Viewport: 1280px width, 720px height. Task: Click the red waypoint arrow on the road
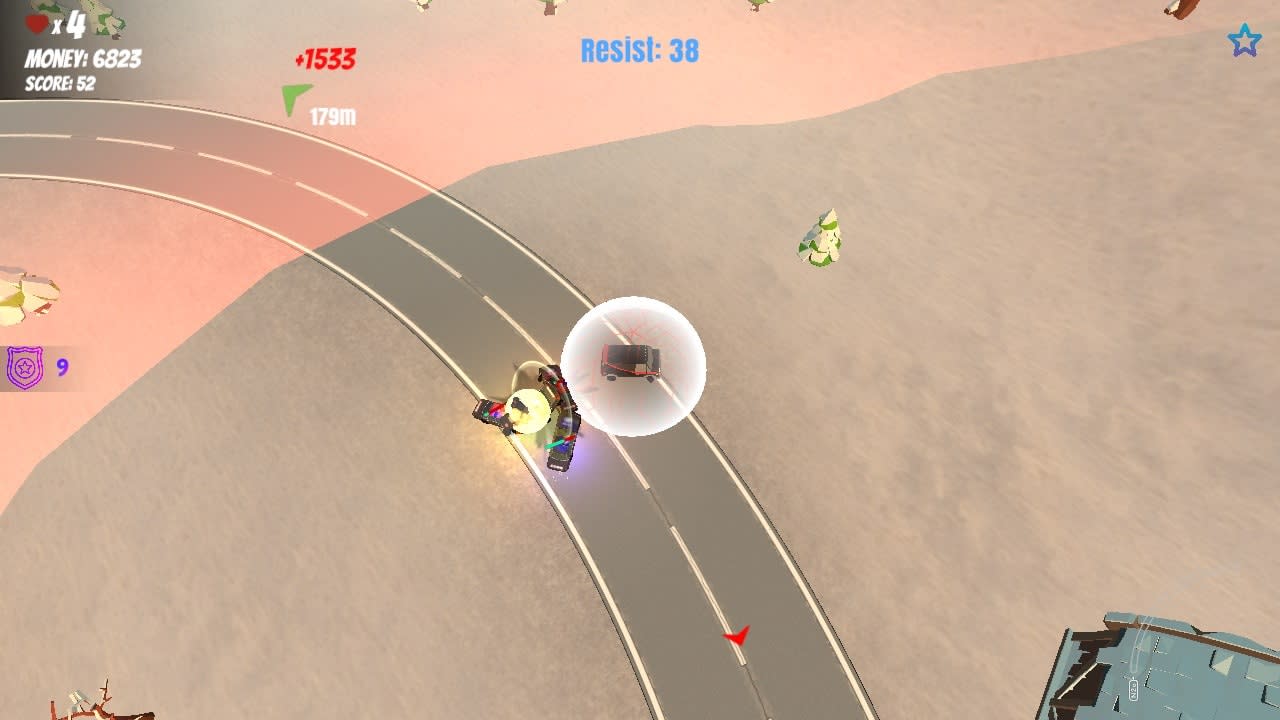737,637
